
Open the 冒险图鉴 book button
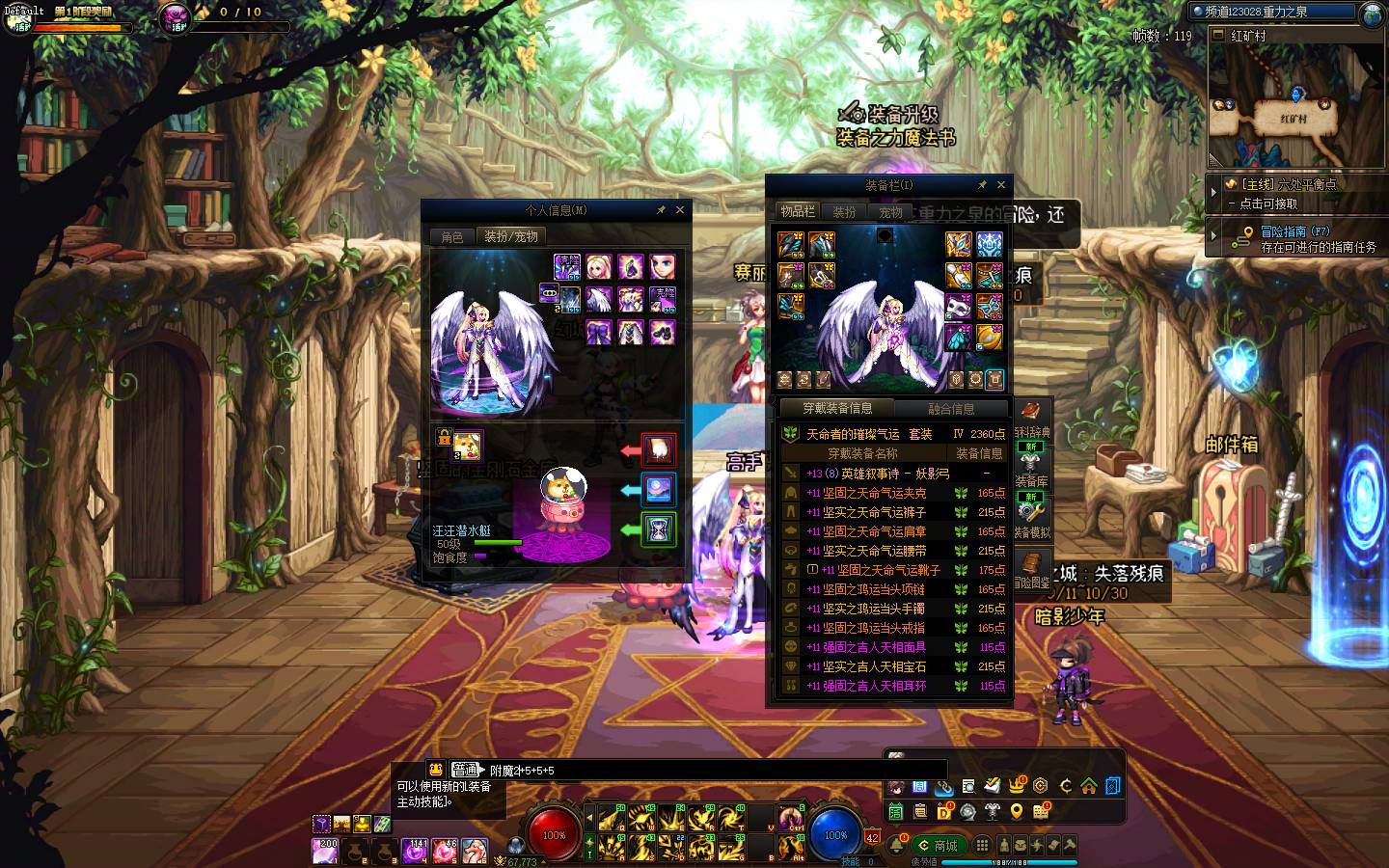[x=1031, y=571]
